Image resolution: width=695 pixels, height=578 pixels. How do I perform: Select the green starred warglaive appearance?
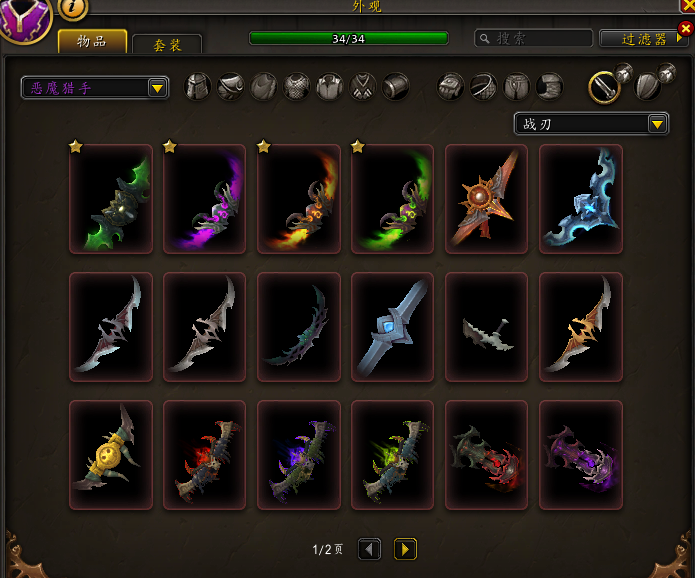pos(111,199)
